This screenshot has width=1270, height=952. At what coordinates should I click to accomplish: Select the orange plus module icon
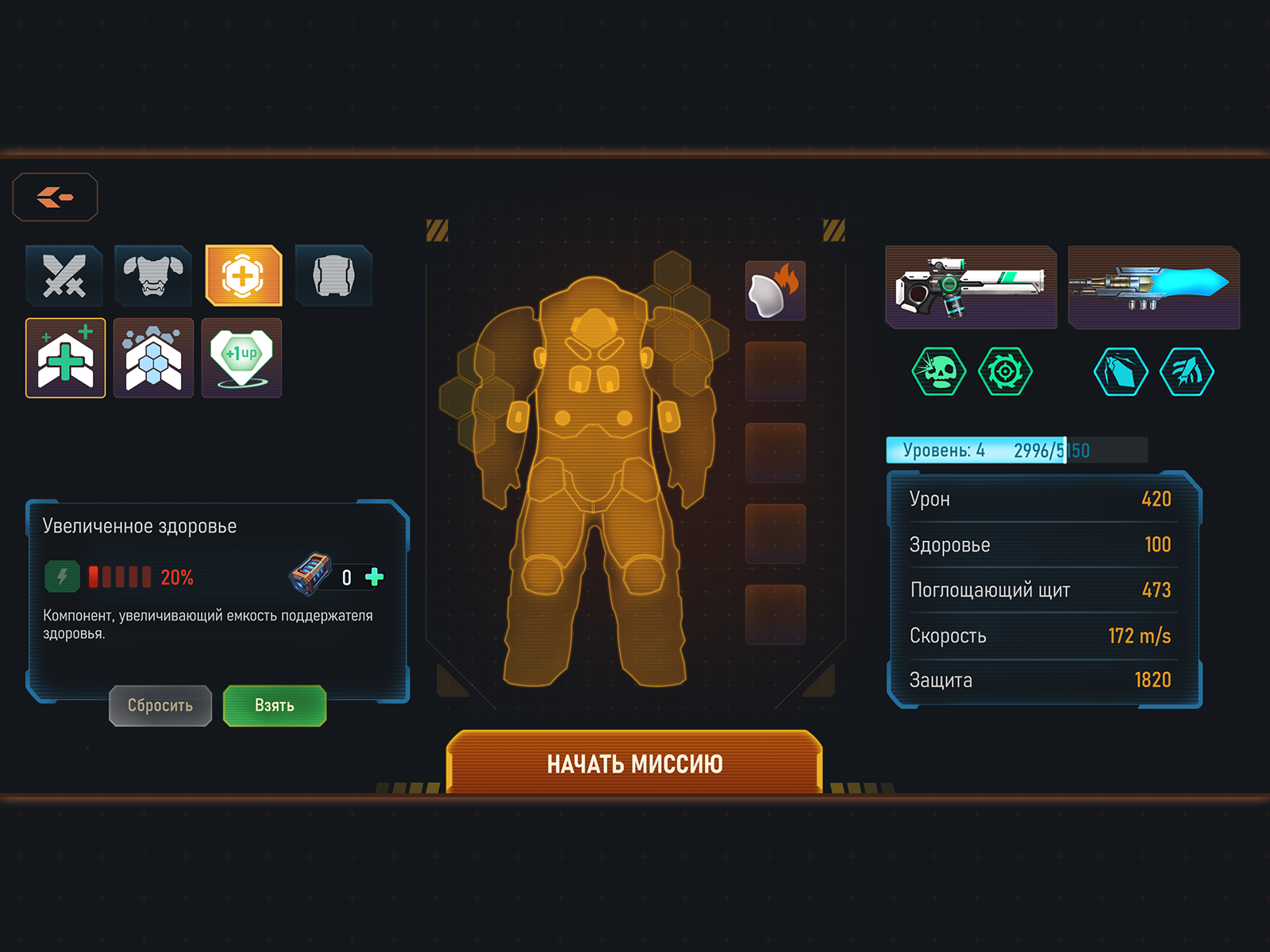pos(244,275)
